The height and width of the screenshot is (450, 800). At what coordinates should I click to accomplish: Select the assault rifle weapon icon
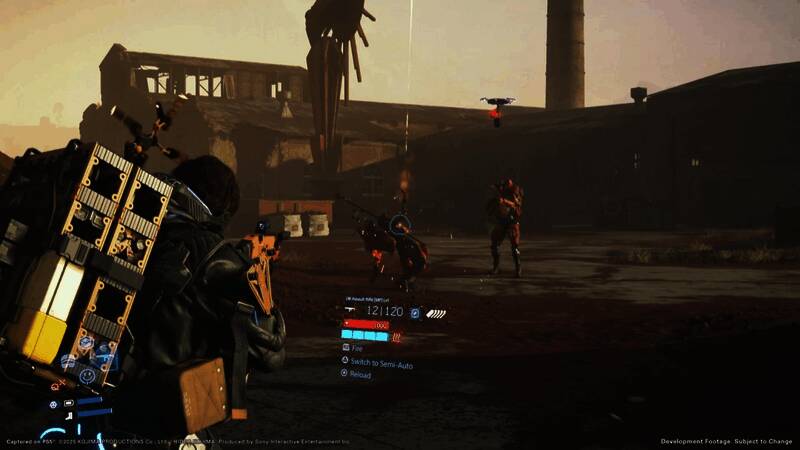click(349, 311)
